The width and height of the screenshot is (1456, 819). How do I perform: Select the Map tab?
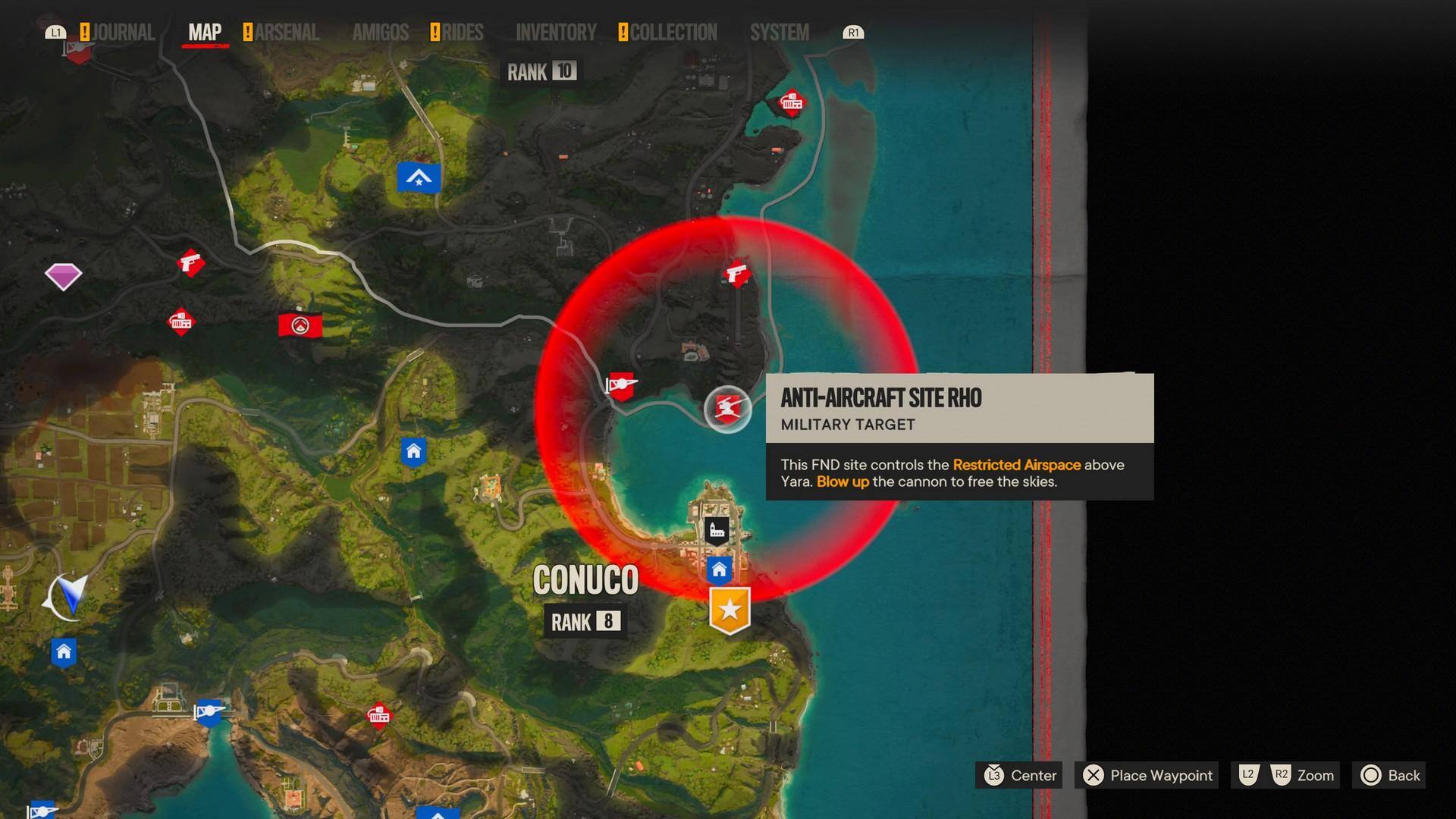pyautogui.click(x=205, y=33)
